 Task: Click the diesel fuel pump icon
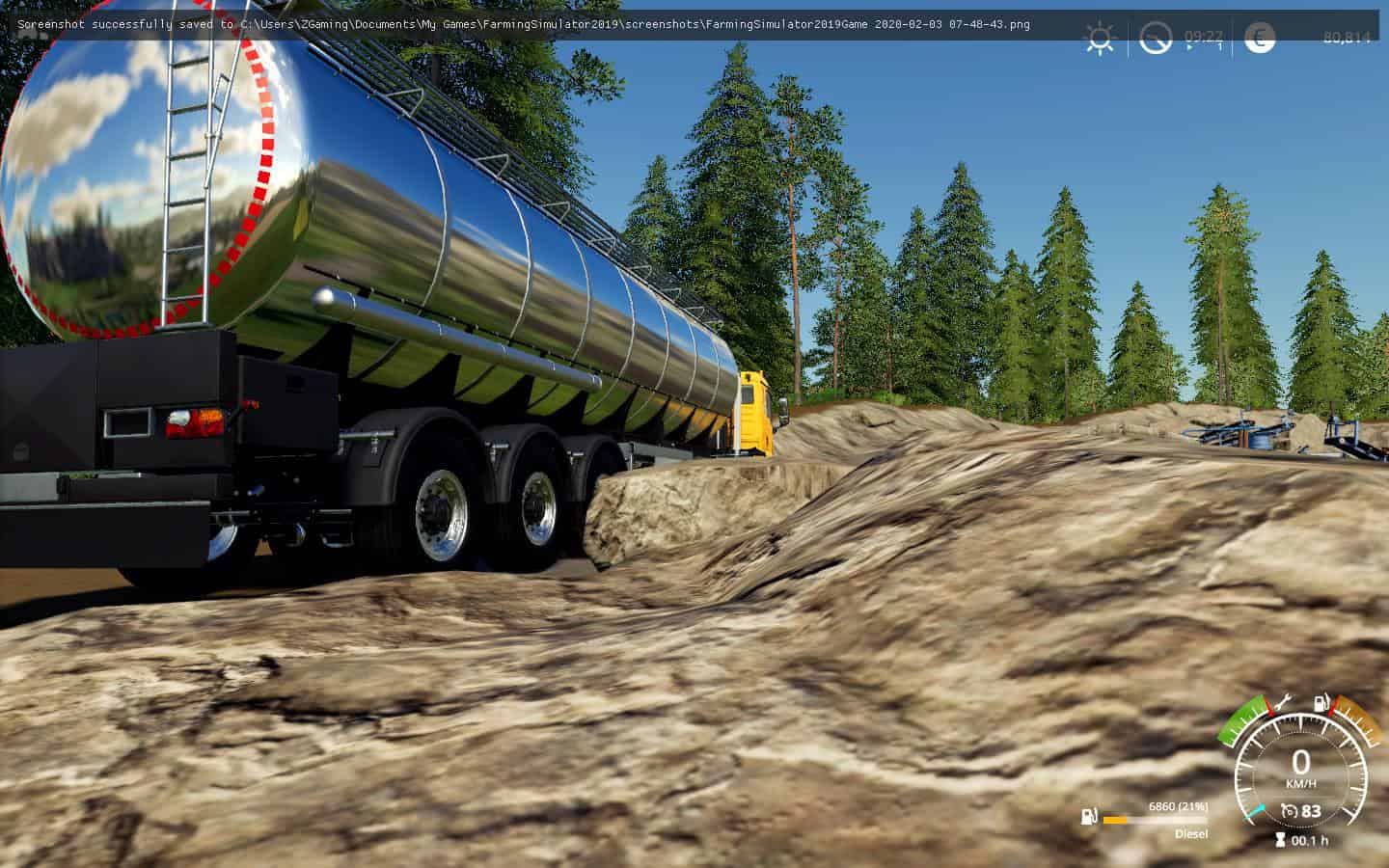coord(1089,818)
